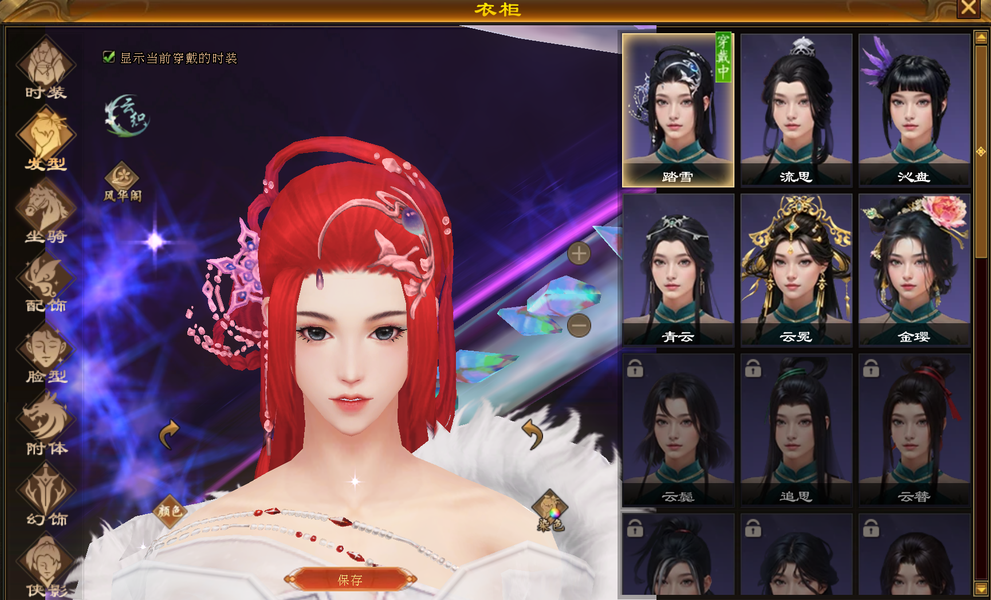Open the 附体 tab
This screenshot has width=991, height=600.
[x=45, y=423]
